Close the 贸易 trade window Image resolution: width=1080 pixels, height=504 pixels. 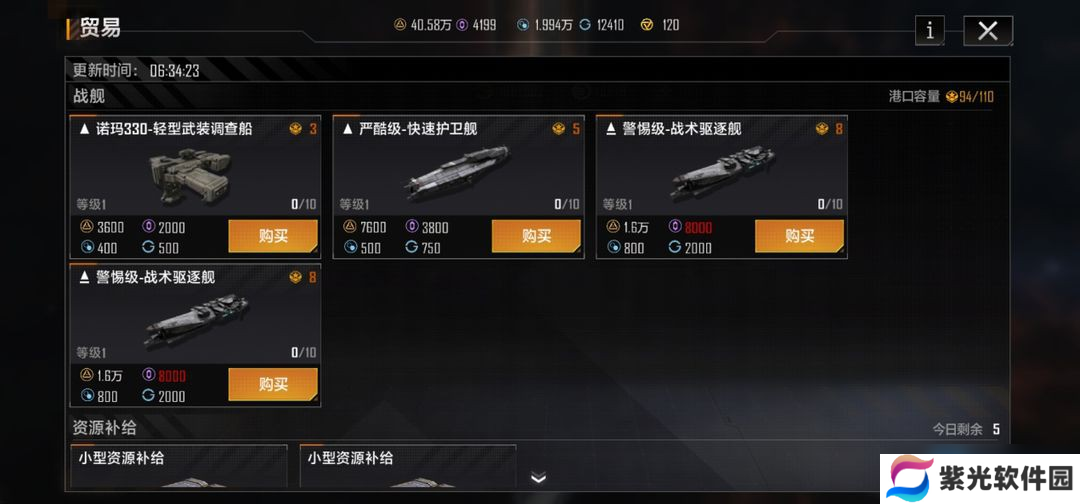tap(988, 31)
